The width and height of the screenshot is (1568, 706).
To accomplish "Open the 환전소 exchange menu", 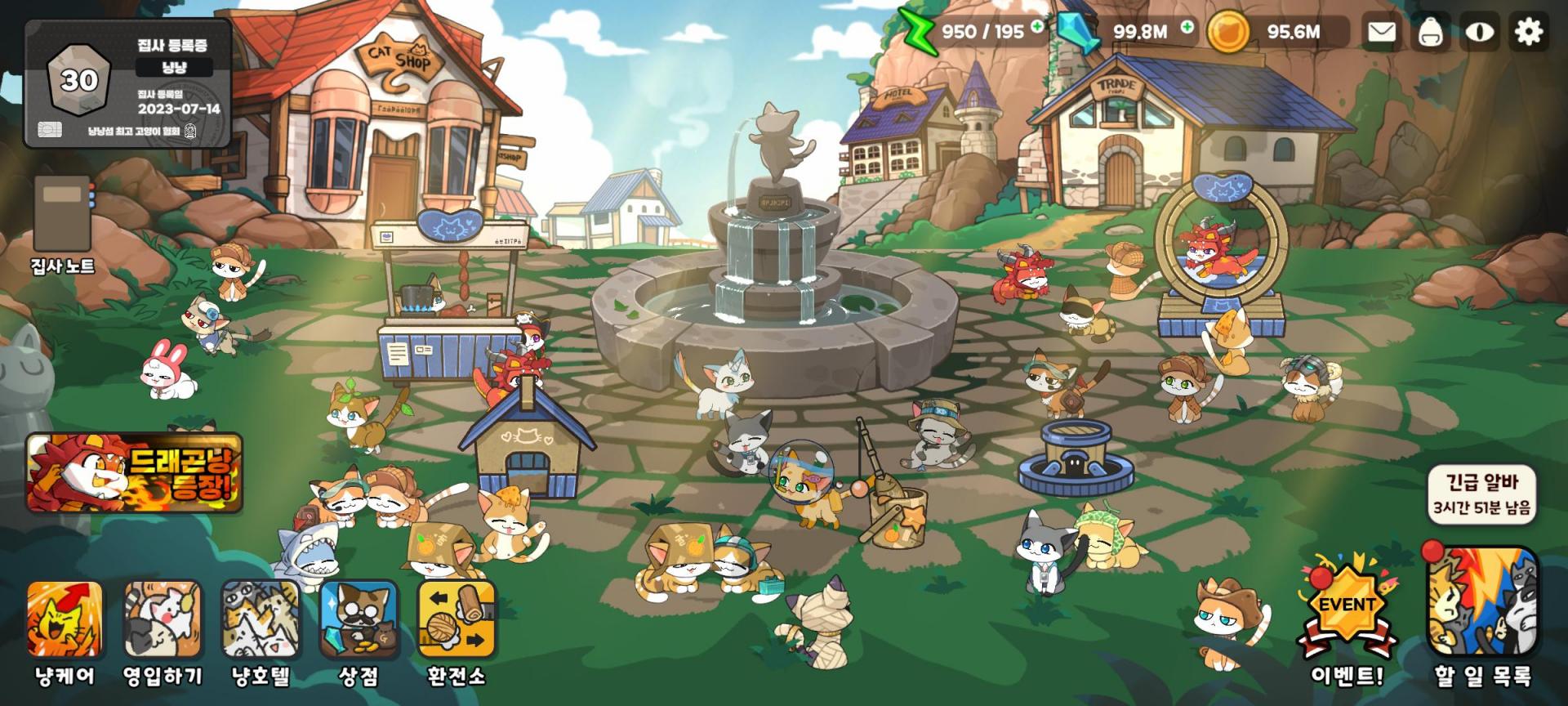I will point(457,631).
